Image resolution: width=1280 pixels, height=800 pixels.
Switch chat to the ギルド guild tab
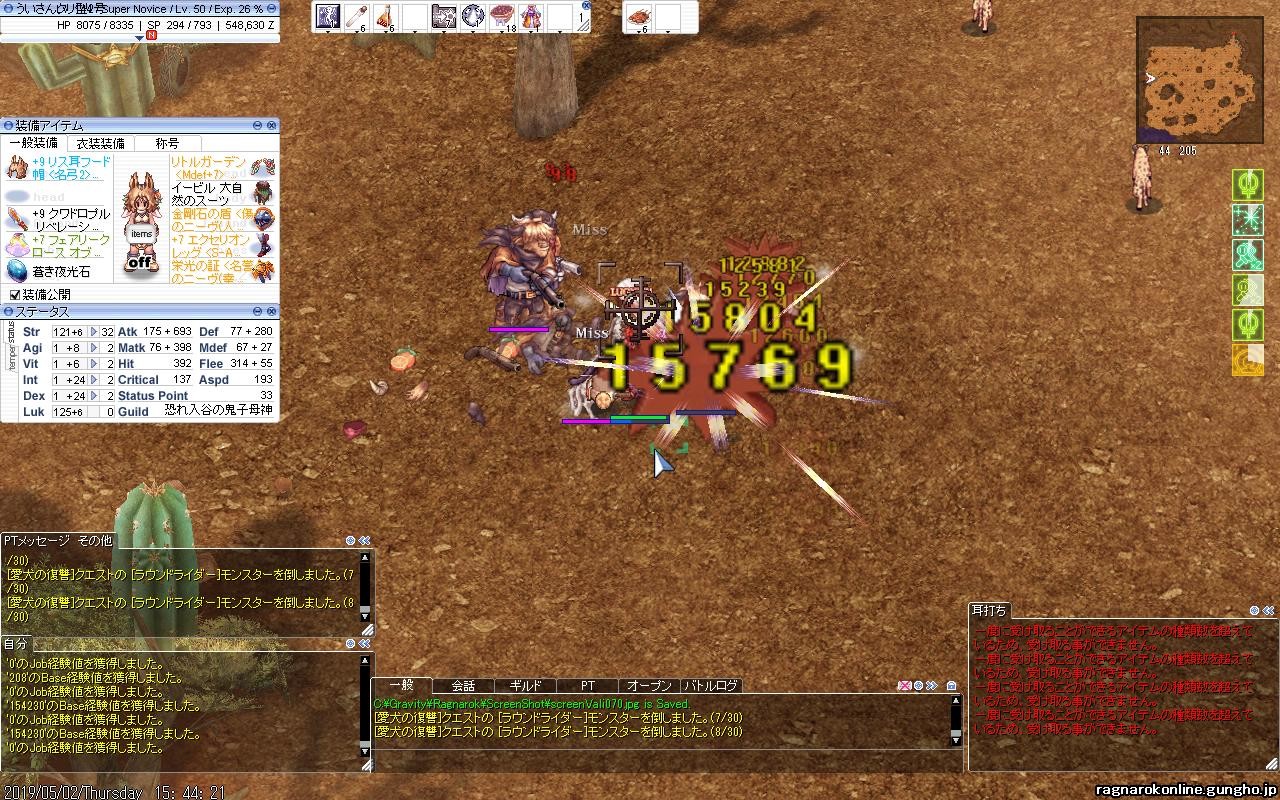[x=526, y=686]
